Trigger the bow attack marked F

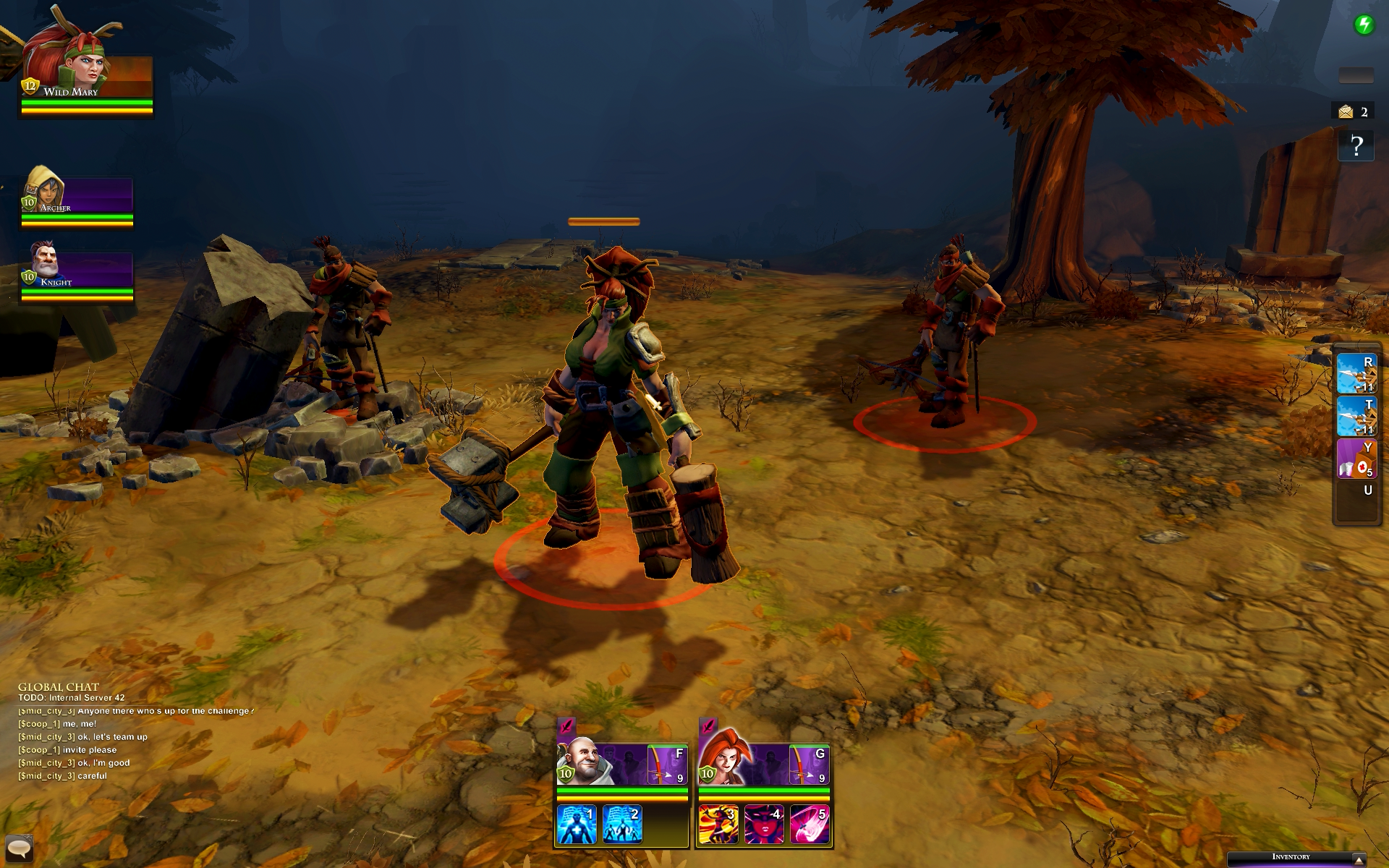[667, 765]
